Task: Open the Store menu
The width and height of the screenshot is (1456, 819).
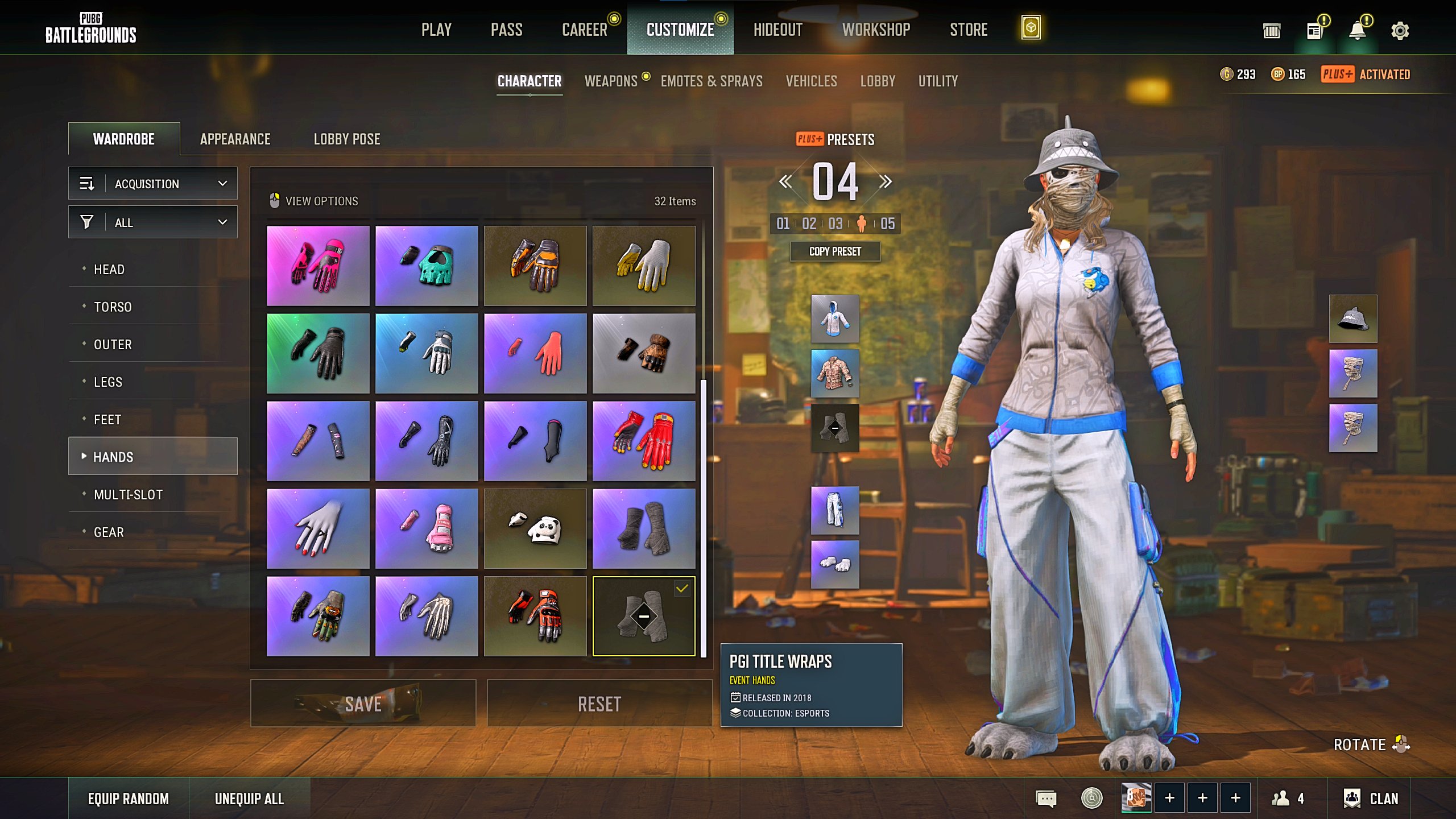Action: 968,30
